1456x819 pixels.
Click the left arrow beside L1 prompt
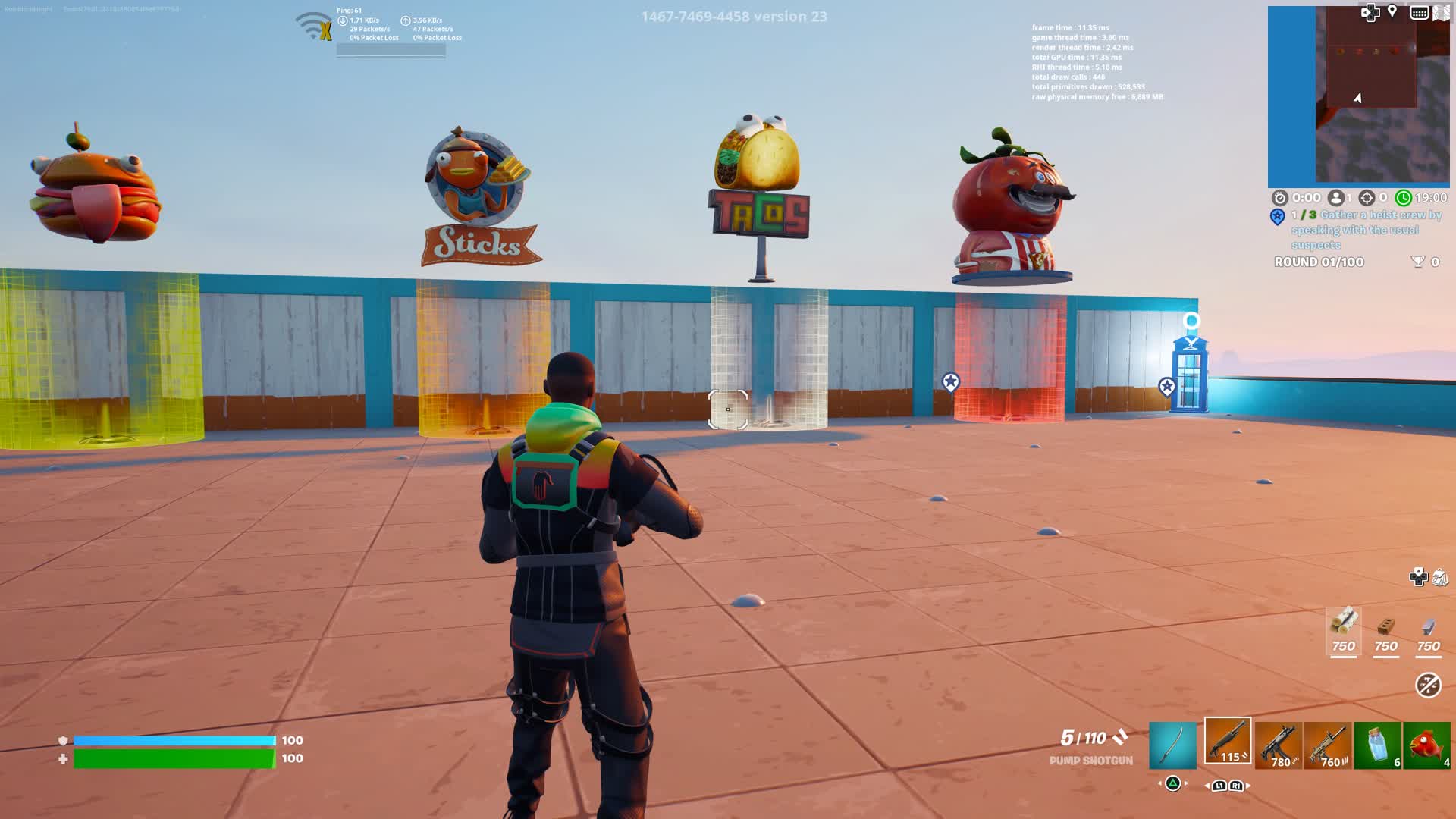(x=1207, y=787)
